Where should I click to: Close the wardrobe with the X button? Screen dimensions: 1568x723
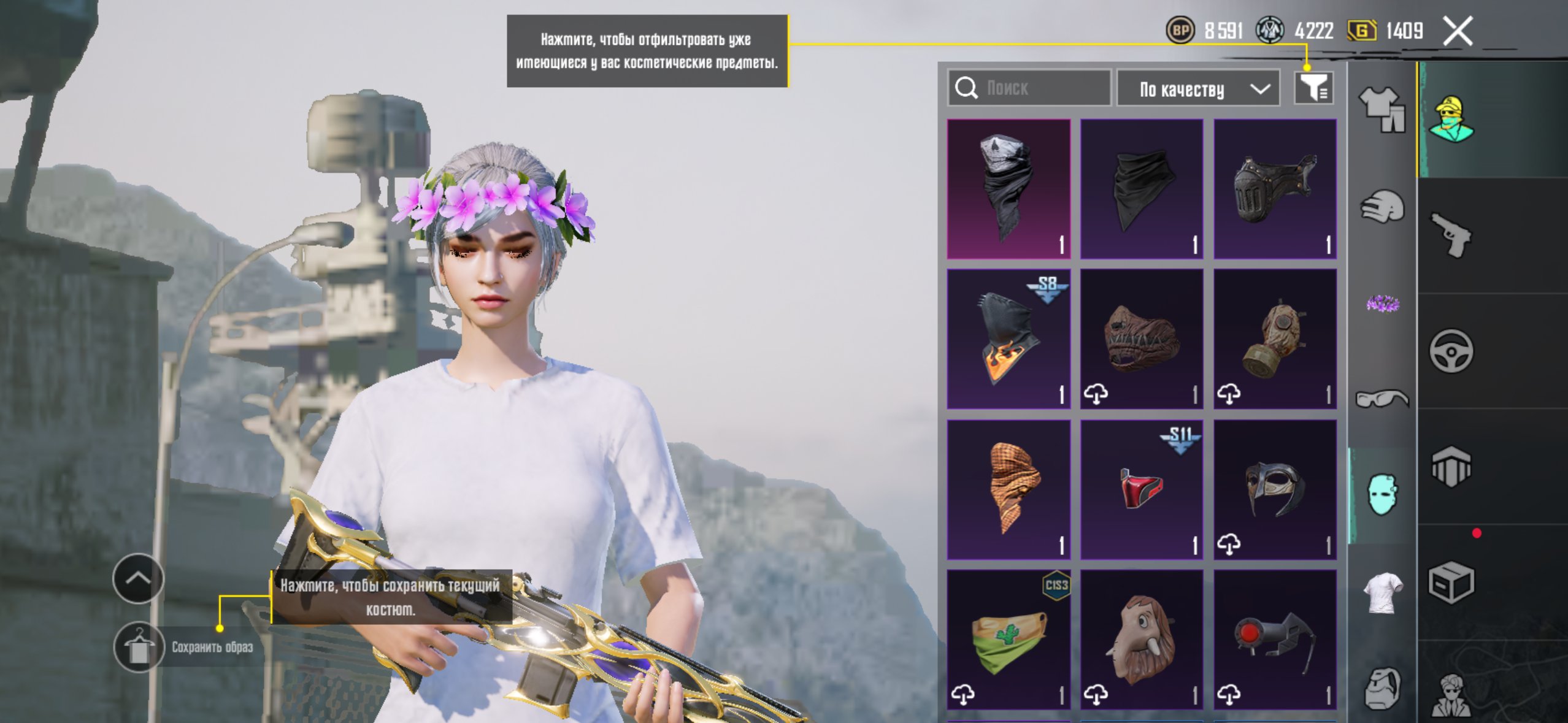pos(1458,31)
